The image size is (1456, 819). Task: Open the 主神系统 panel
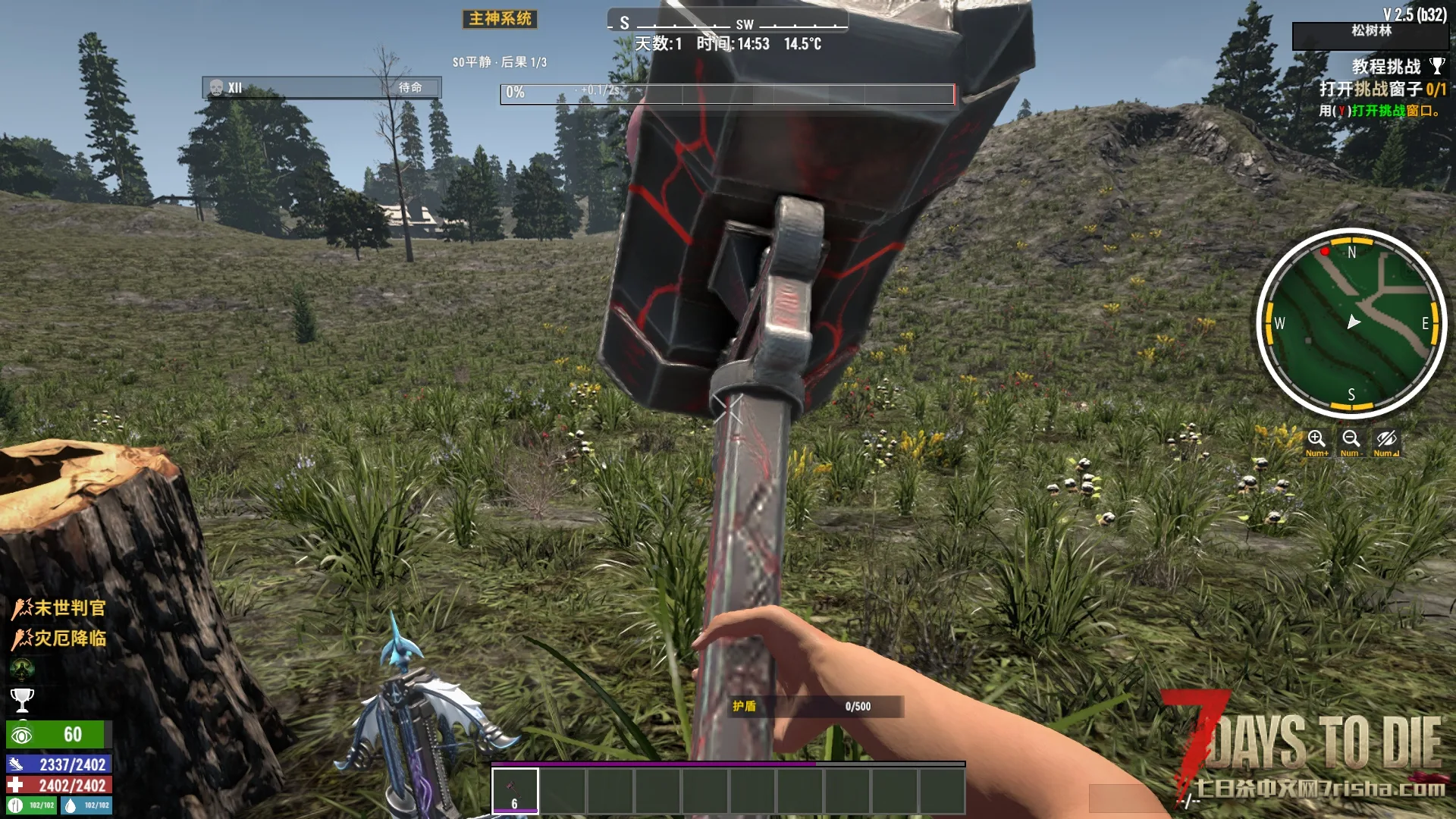500,19
